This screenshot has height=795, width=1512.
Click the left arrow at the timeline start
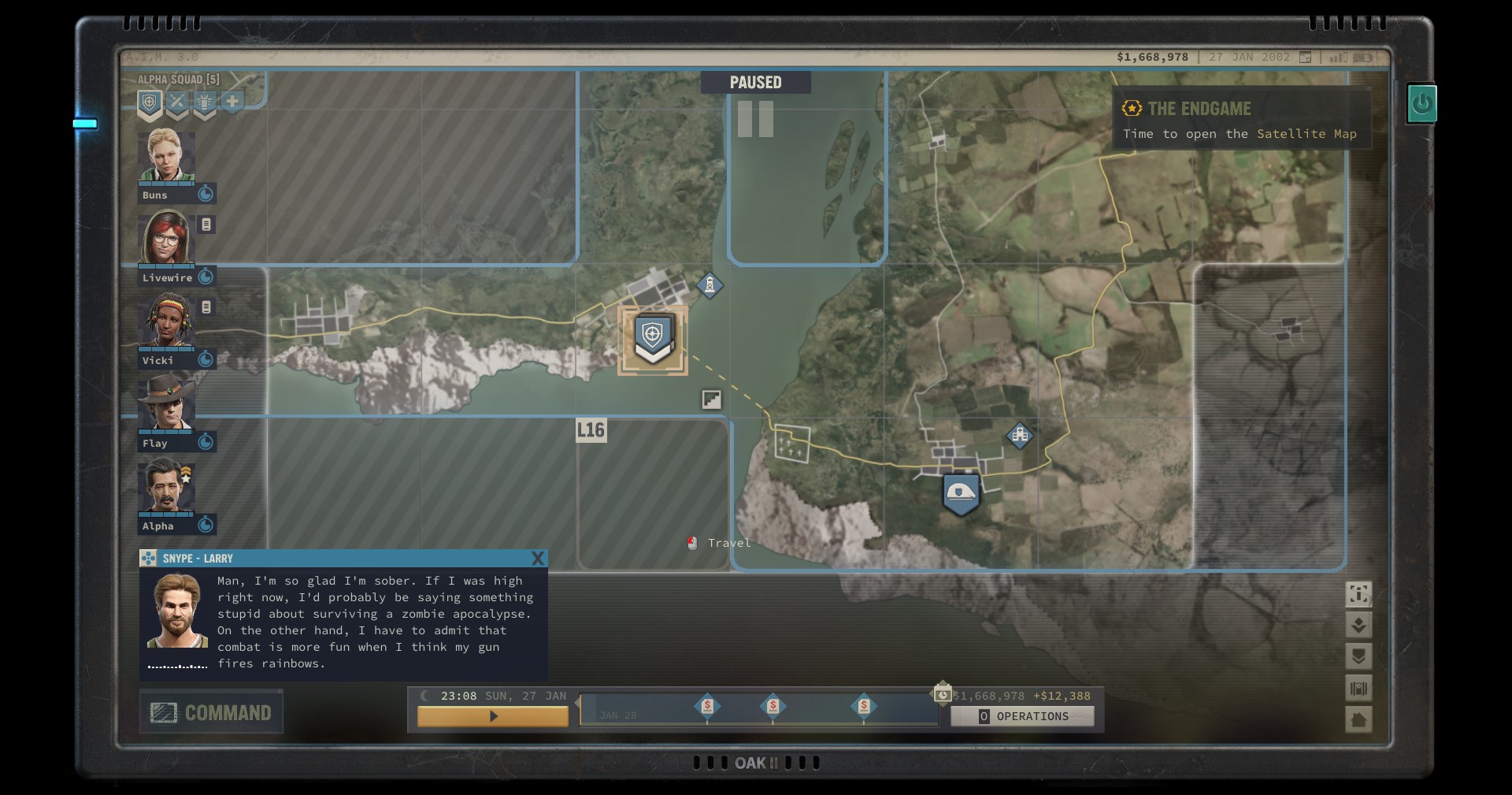576,700
